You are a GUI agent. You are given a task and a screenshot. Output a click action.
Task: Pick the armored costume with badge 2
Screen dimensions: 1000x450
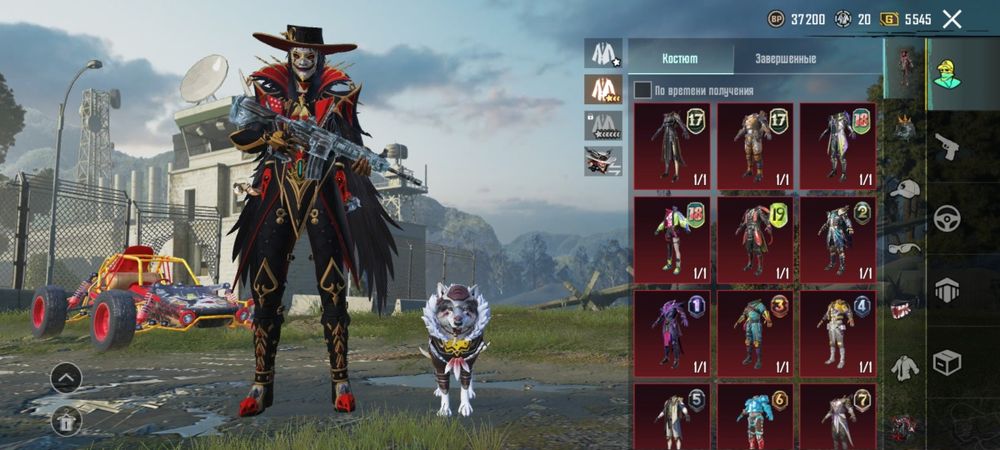coord(838,240)
